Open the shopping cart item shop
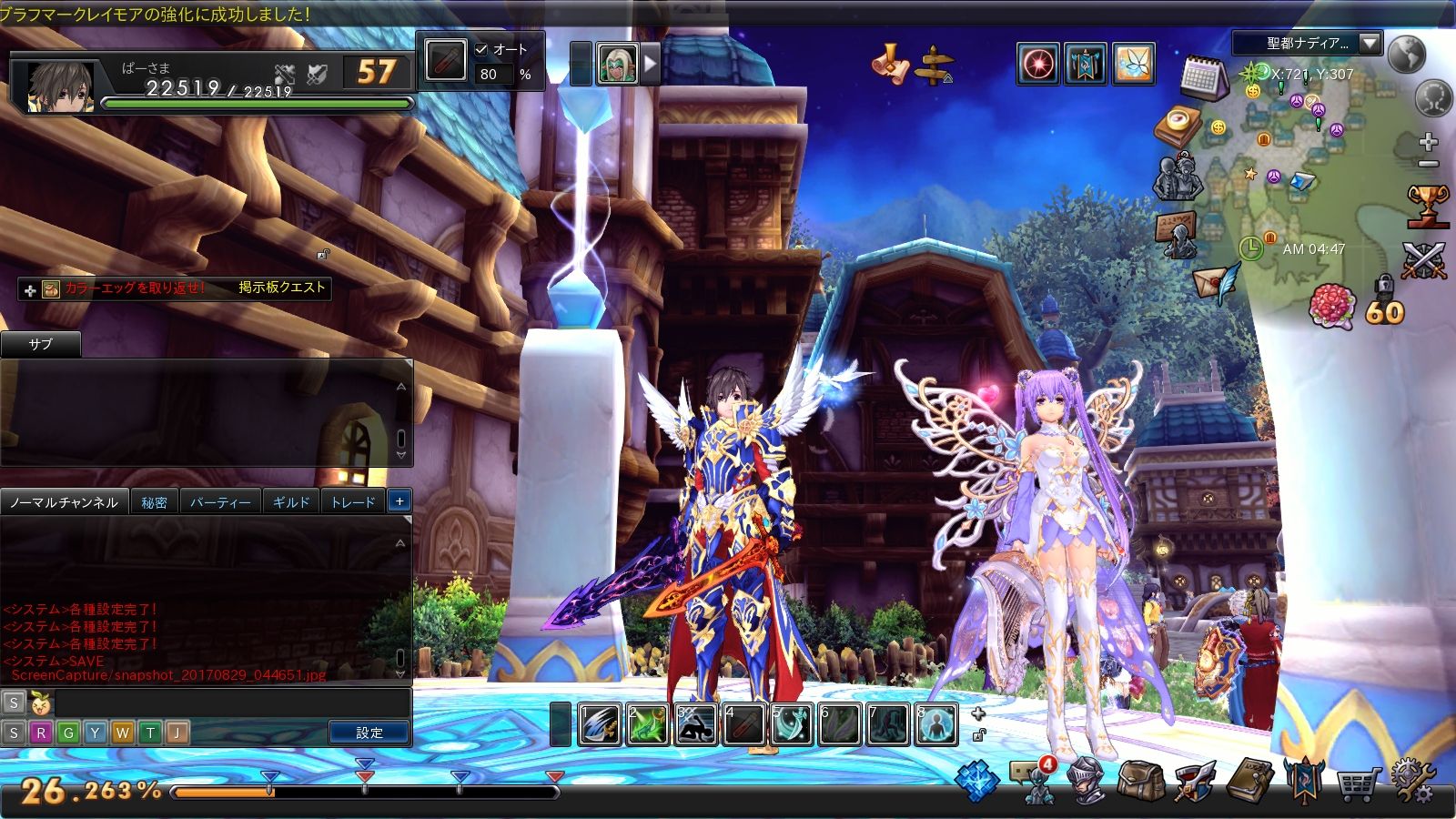1456x819 pixels. [x=1358, y=782]
